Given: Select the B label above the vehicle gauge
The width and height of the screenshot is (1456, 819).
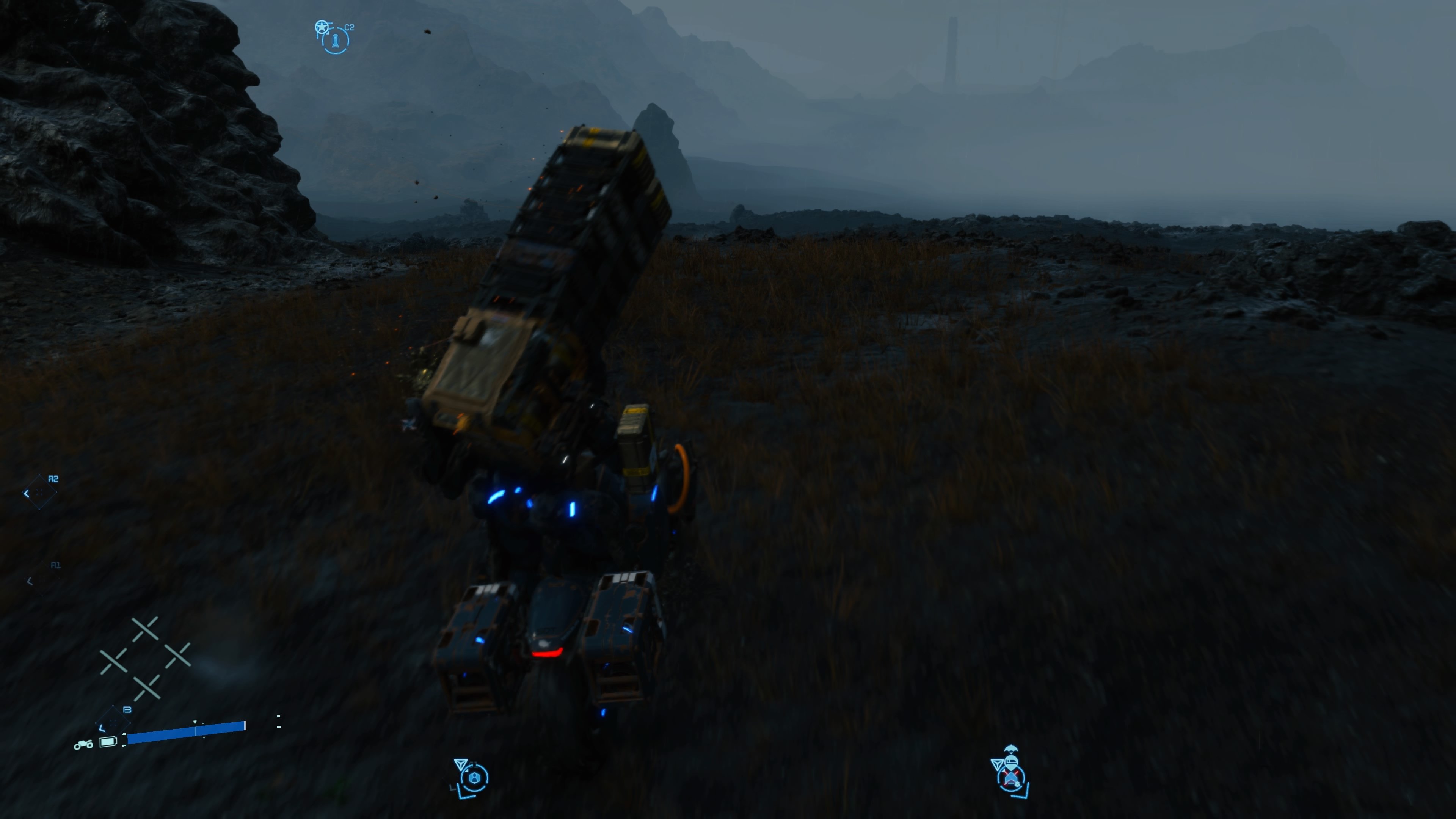Looking at the screenshot, I should (128, 710).
